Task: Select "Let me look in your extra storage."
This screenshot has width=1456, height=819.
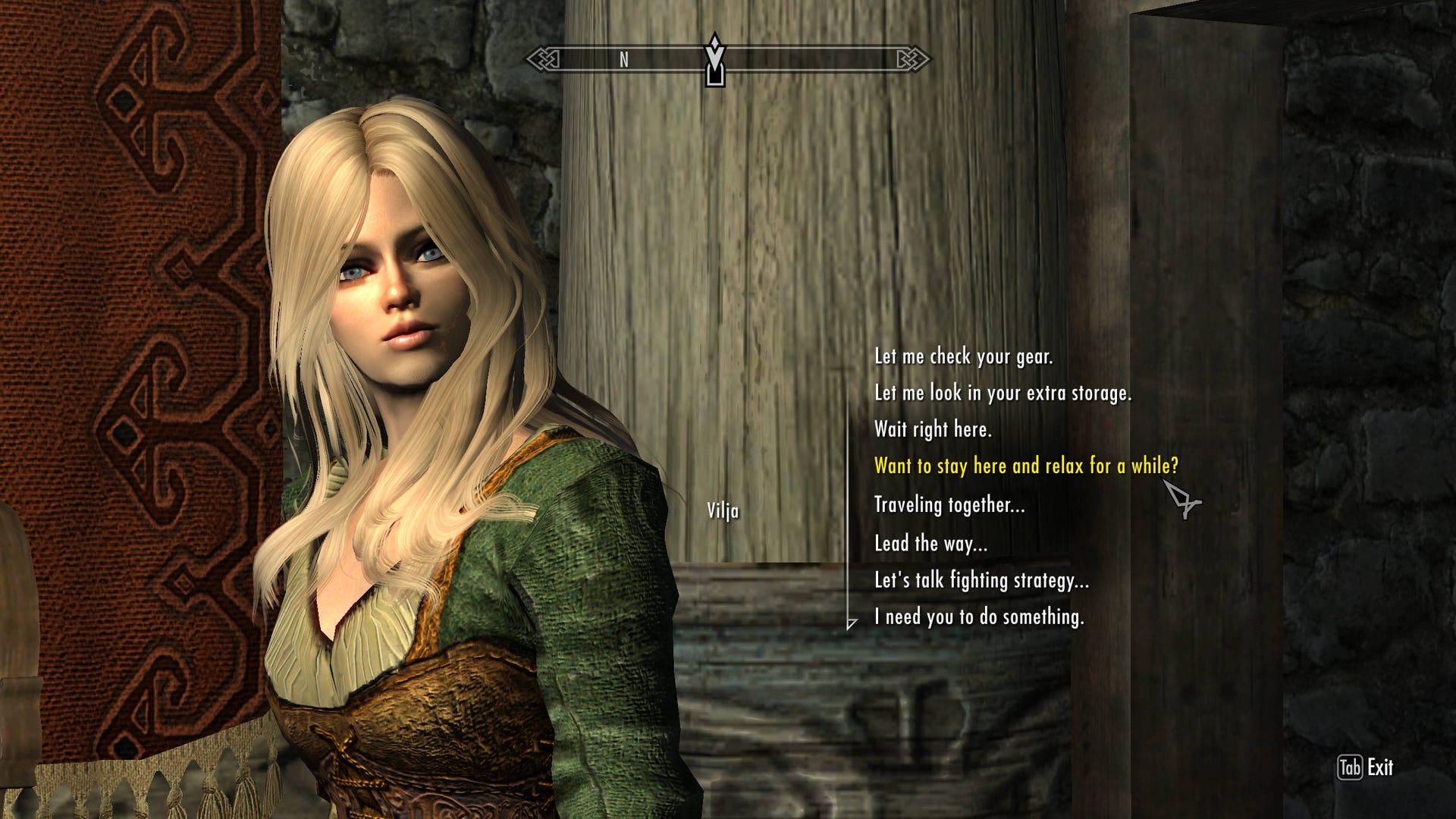Action: [1002, 393]
